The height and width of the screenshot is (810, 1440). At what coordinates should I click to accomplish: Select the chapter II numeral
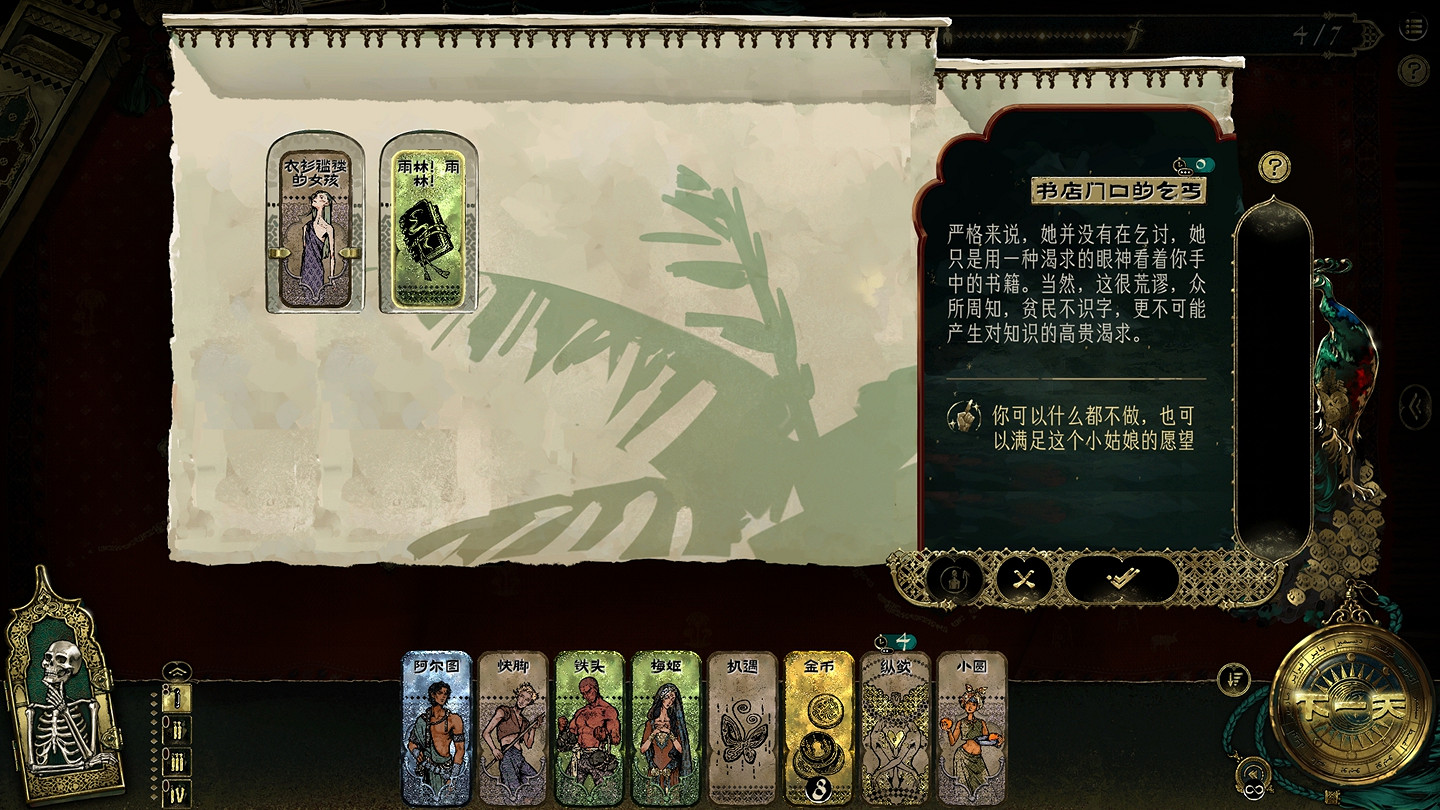click(178, 730)
